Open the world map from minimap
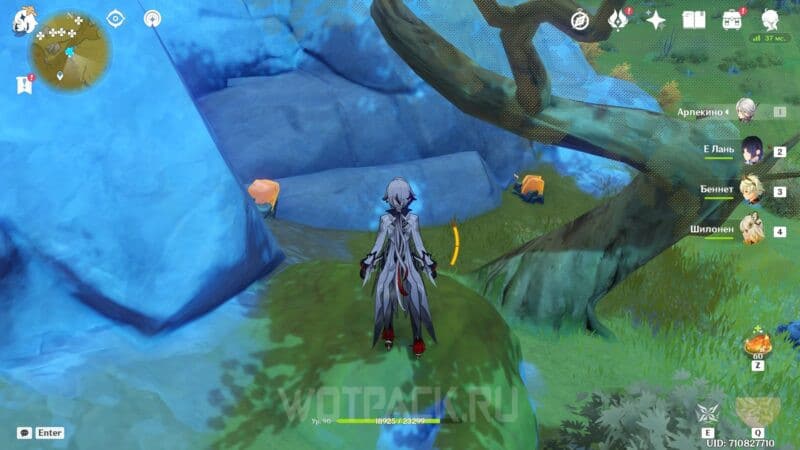Screen dimensions: 800x450 (70, 50)
